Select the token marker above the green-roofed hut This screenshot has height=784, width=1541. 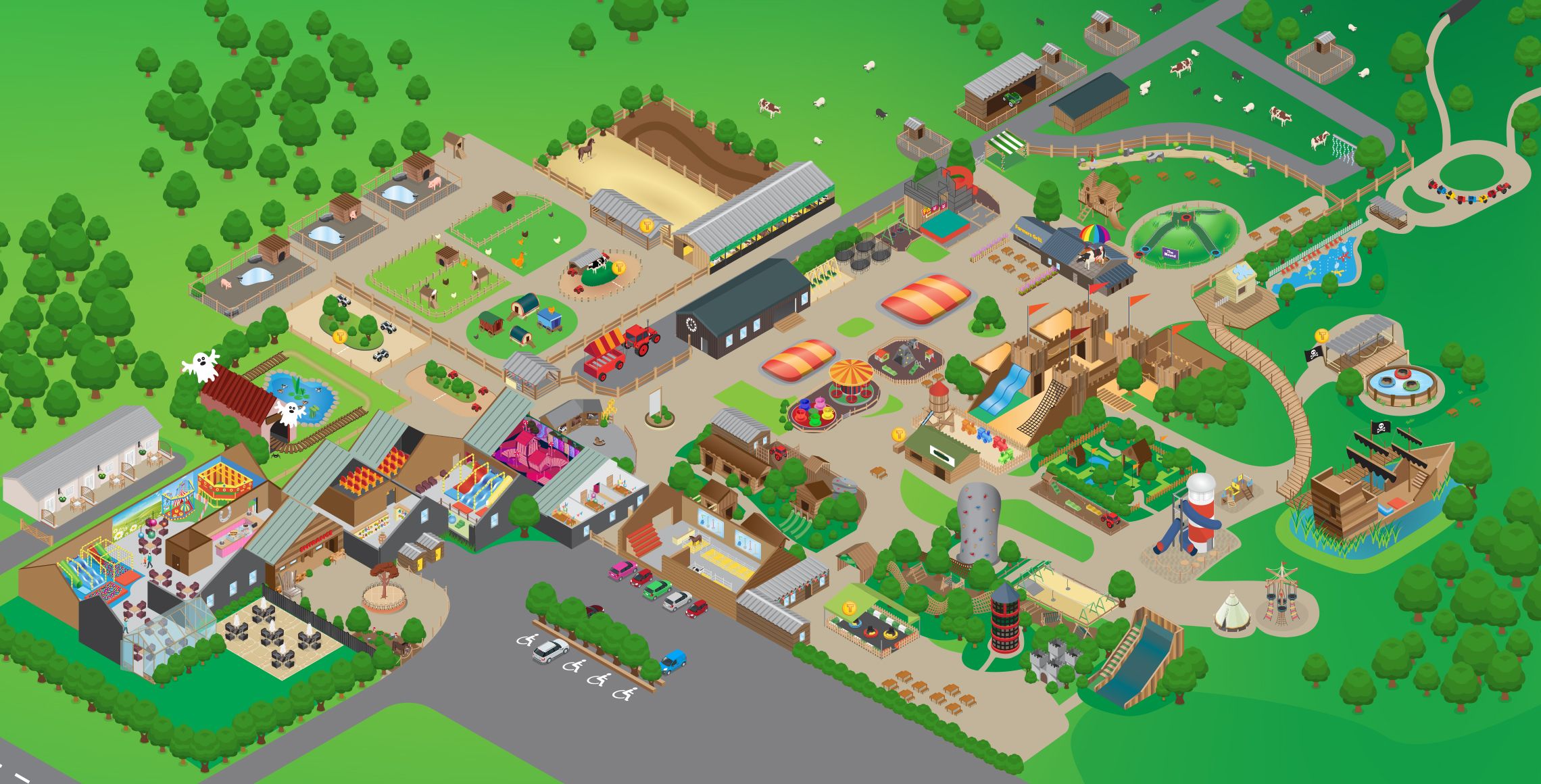coord(898,435)
